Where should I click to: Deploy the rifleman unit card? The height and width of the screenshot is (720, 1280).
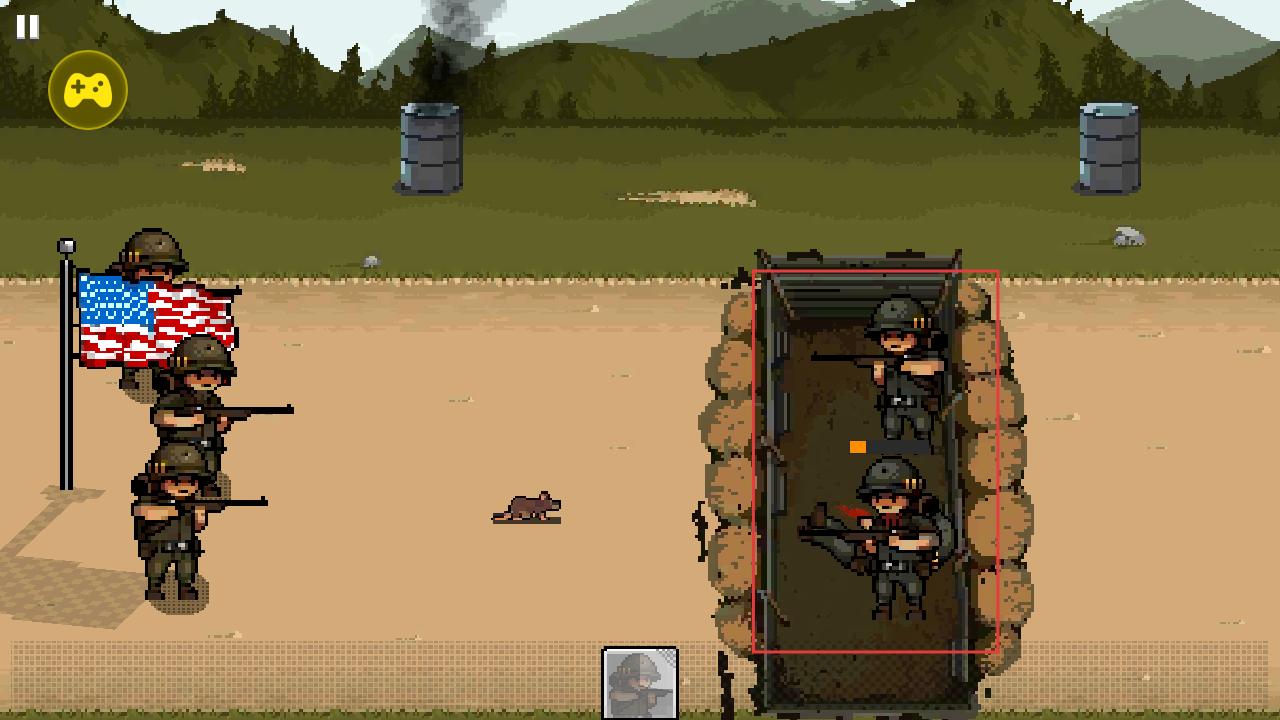640,683
